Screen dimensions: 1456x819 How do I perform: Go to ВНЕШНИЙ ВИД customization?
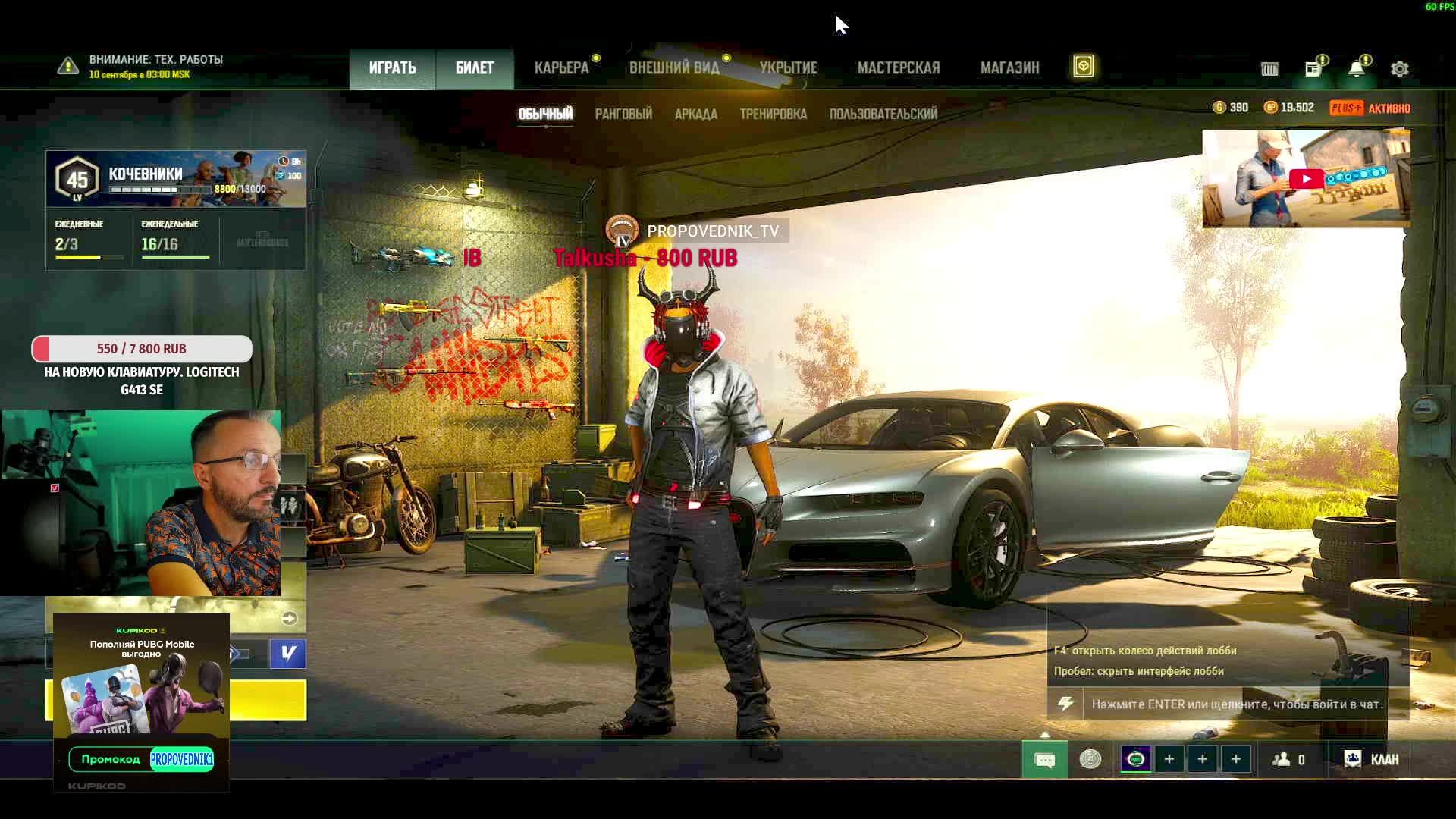pyautogui.click(x=674, y=68)
